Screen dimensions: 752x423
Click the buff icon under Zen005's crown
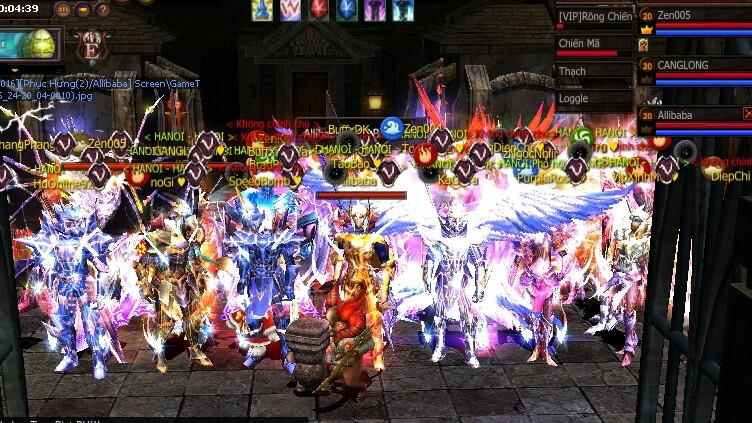click(x=645, y=45)
